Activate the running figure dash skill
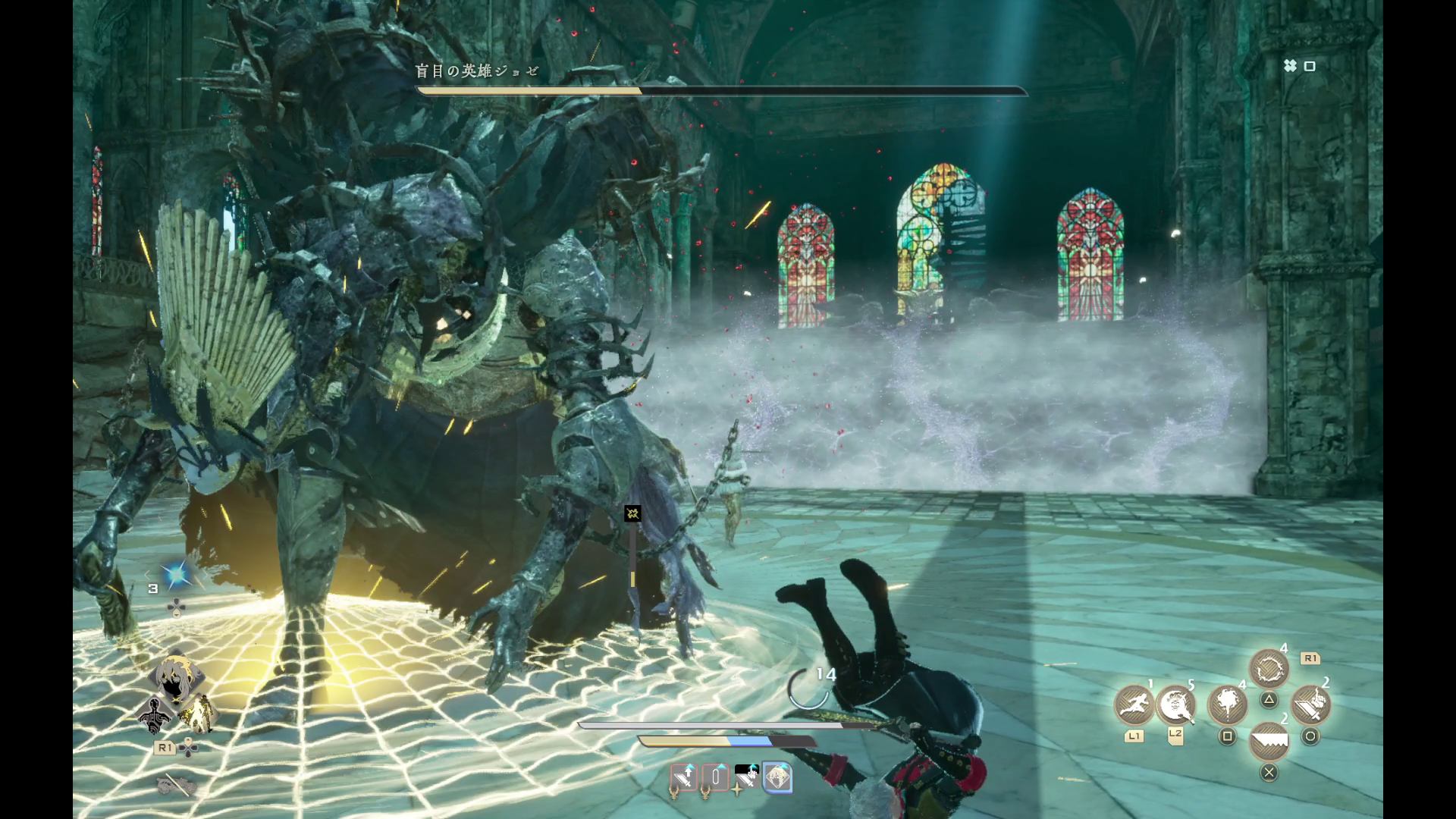1456x819 pixels. click(x=1134, y=704)
